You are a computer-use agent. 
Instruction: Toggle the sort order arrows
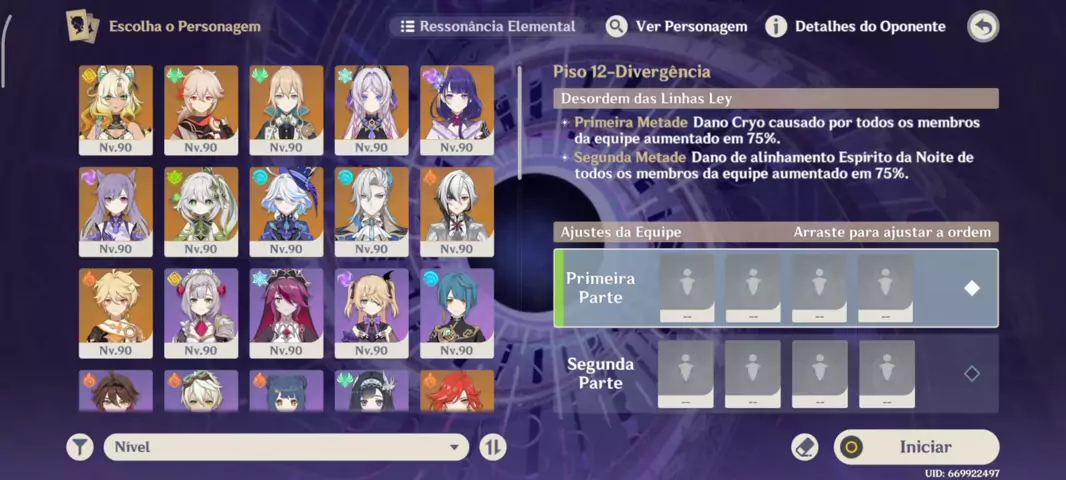(492, 447)
